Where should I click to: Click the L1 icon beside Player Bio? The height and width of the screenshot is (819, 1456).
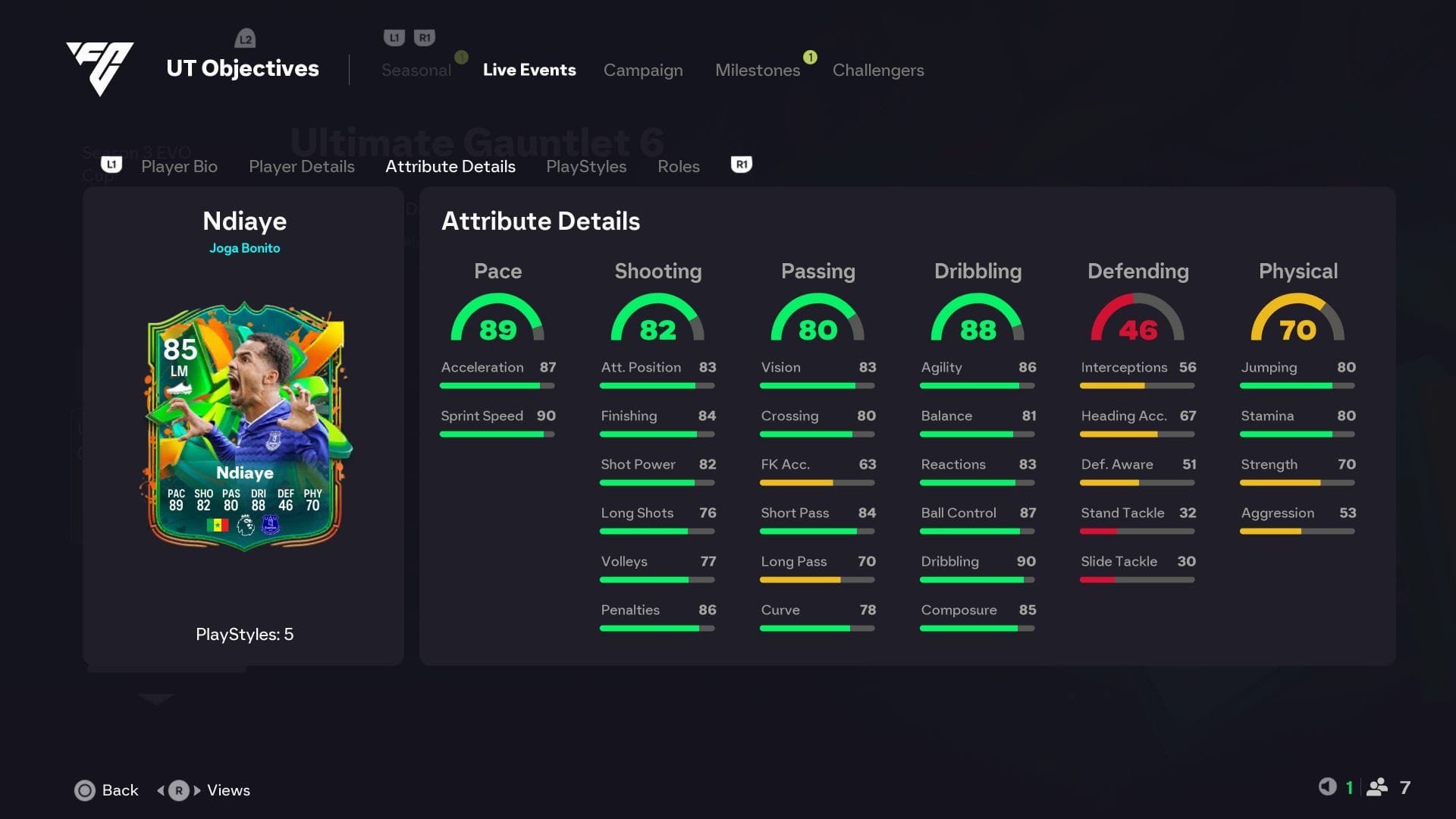pos(111,165)
